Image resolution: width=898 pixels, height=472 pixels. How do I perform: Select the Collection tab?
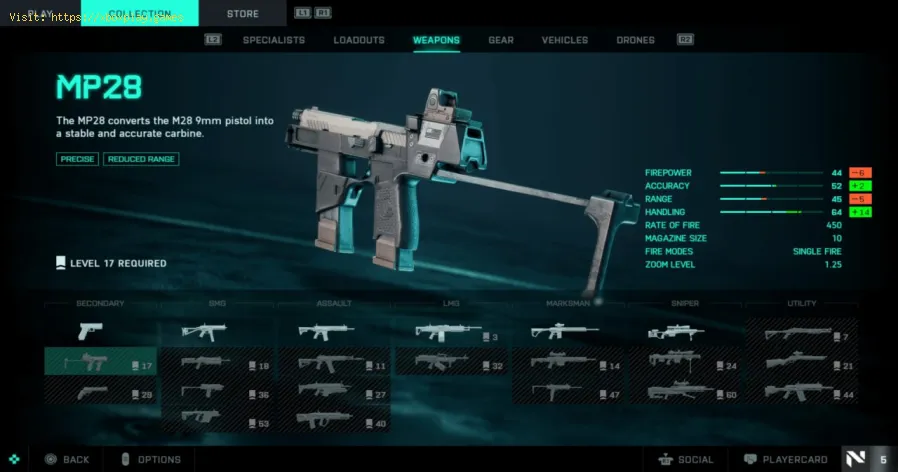click(140, 13)
